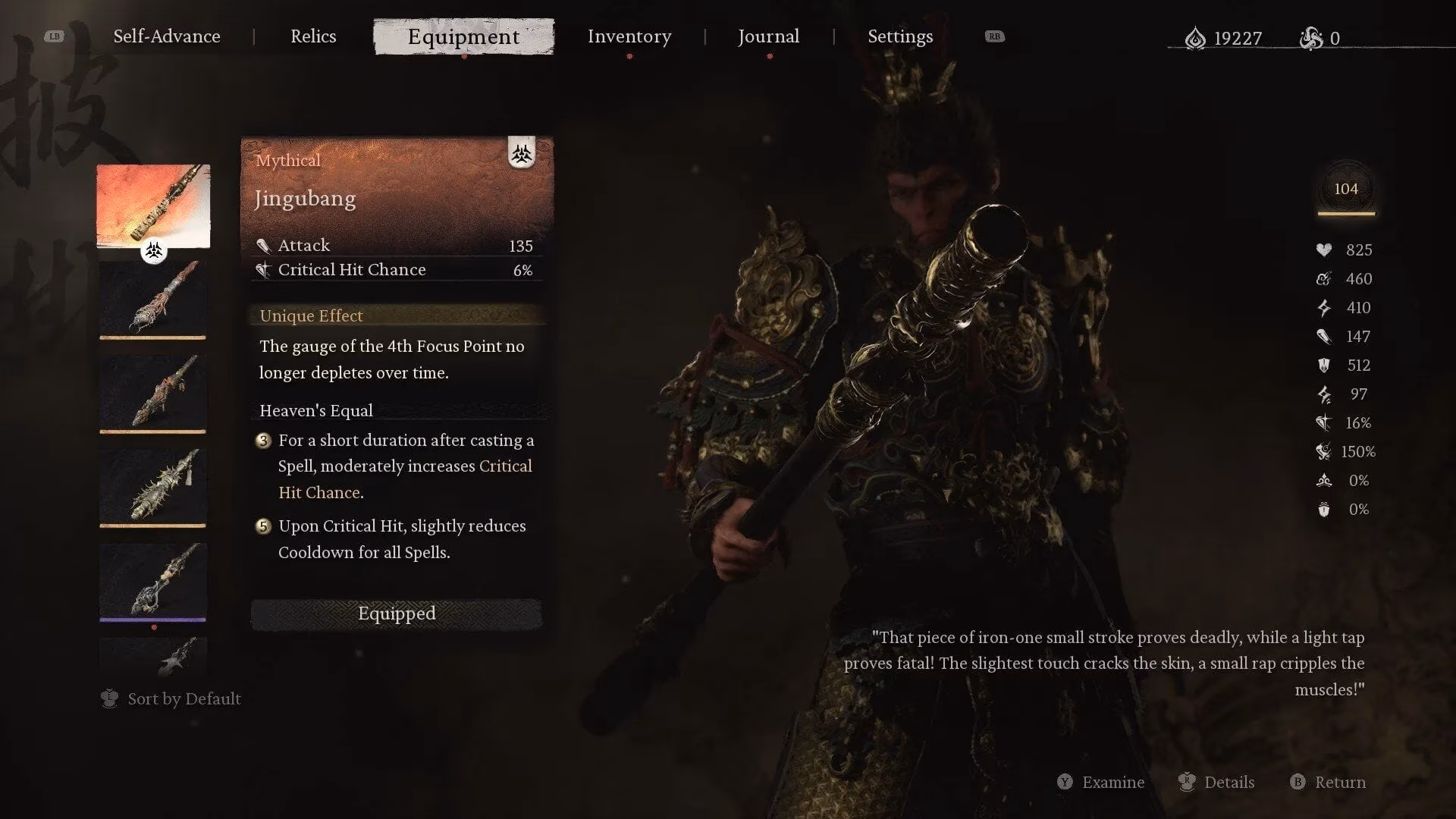The height and width of the screenshot is (819, 1456).
Task: Open the Journal tab
Action: tap(768, 36)
